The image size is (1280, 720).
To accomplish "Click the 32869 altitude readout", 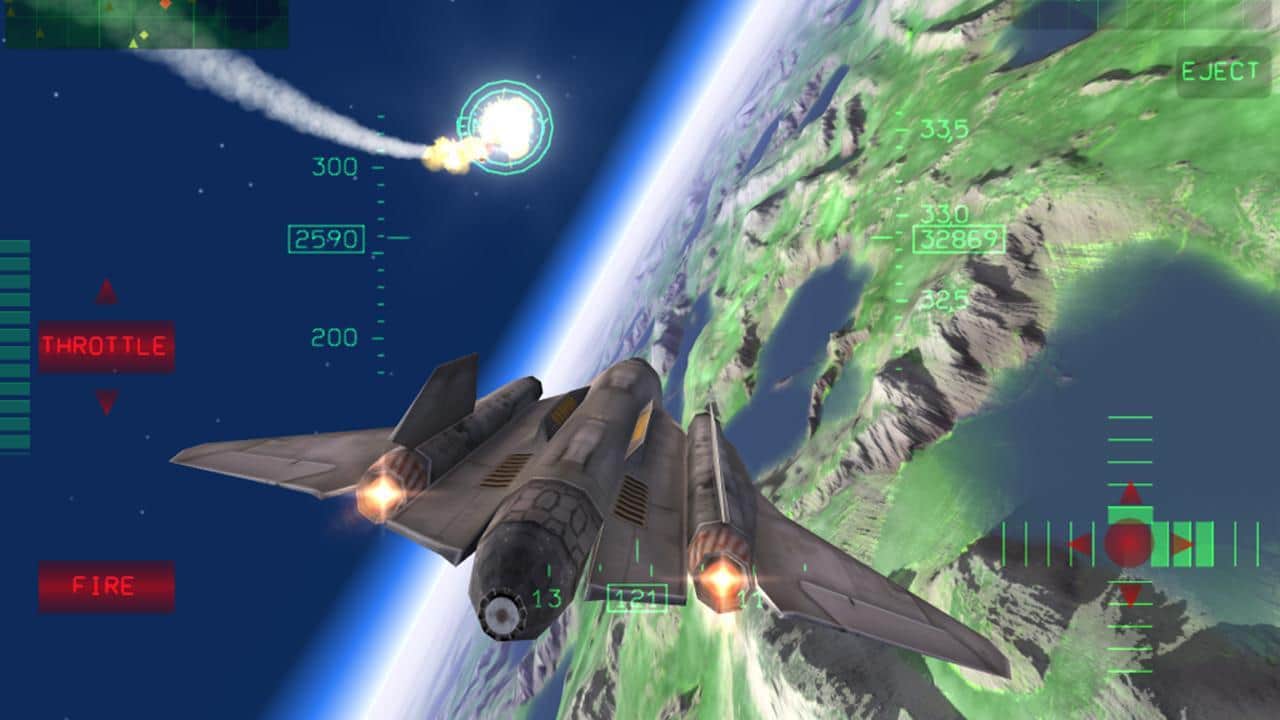I will [x=958, y=239].
